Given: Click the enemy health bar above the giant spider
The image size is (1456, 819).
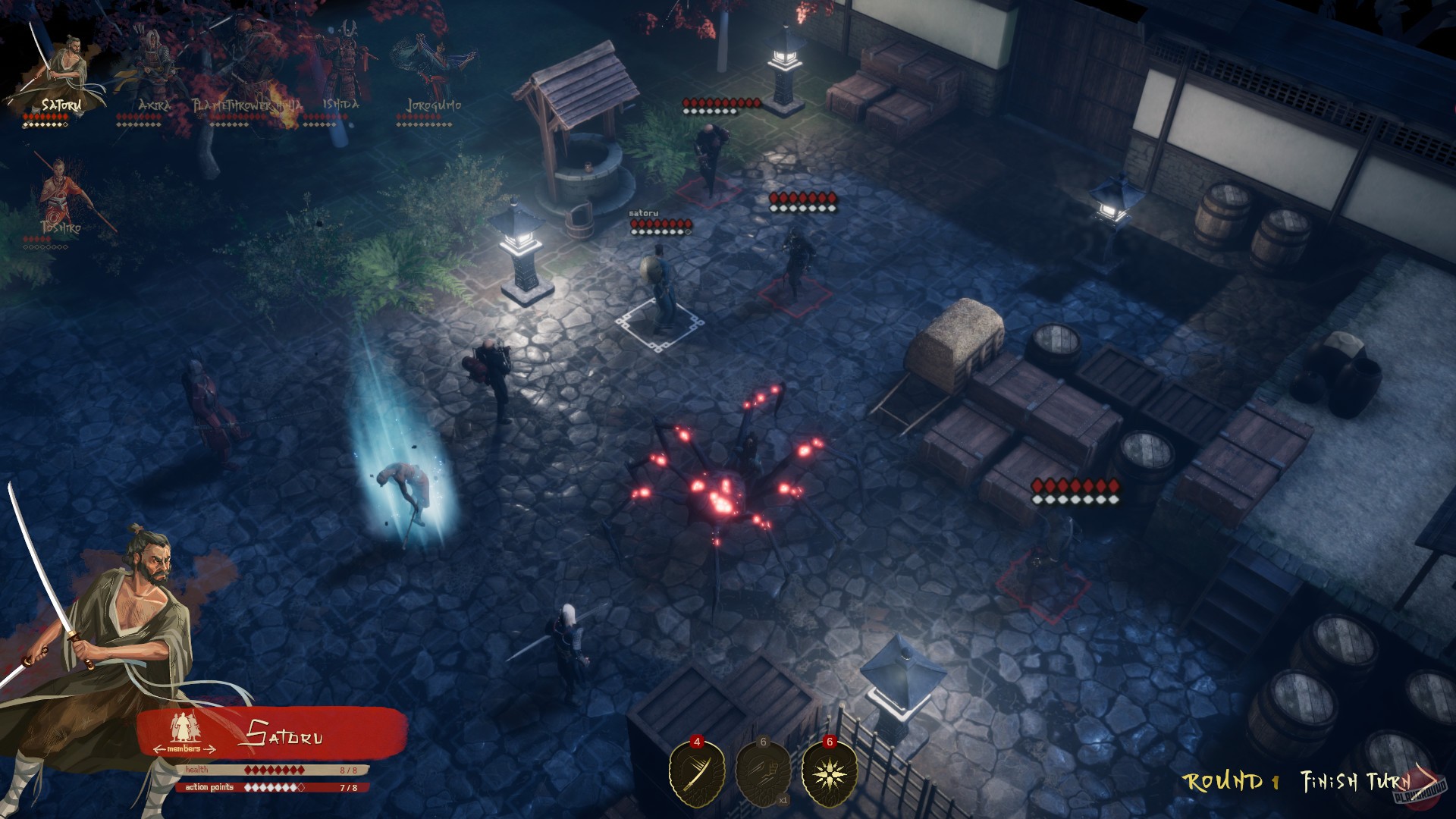Looking at the screenshot, I should 804,201.
